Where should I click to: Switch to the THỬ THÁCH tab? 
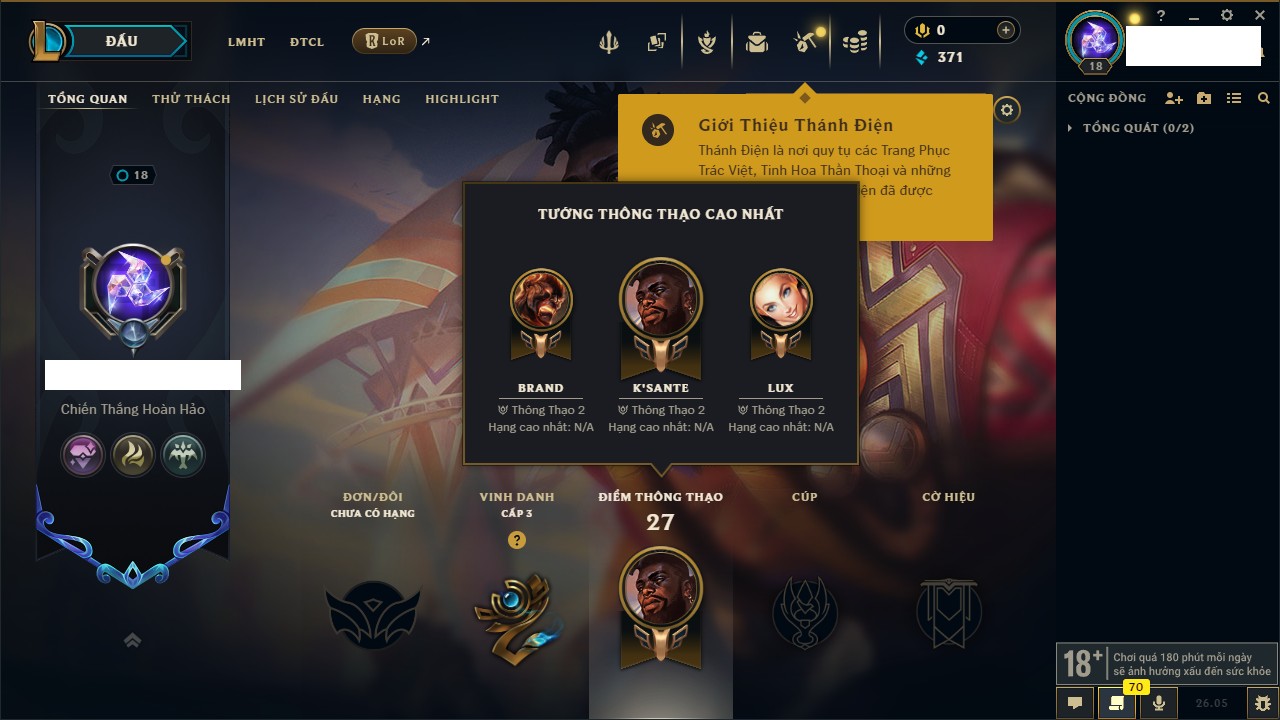point(191,99)
